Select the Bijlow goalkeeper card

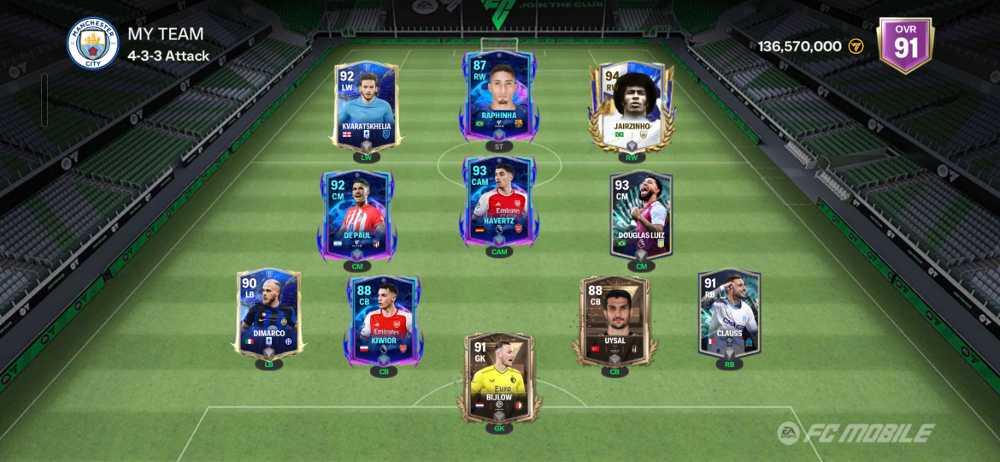point(499,376)
